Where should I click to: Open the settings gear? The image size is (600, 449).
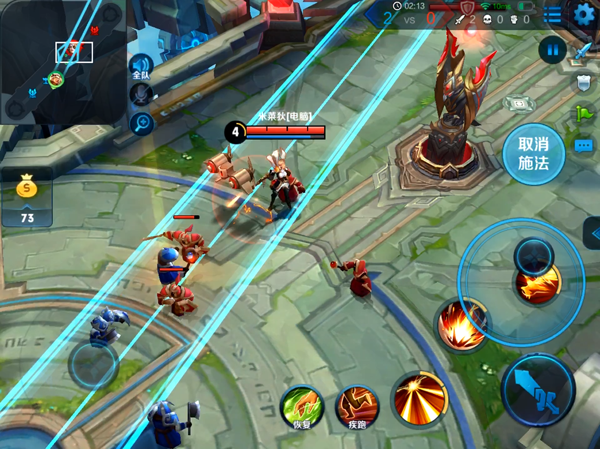pyautogui.click(x=584, y=14)
